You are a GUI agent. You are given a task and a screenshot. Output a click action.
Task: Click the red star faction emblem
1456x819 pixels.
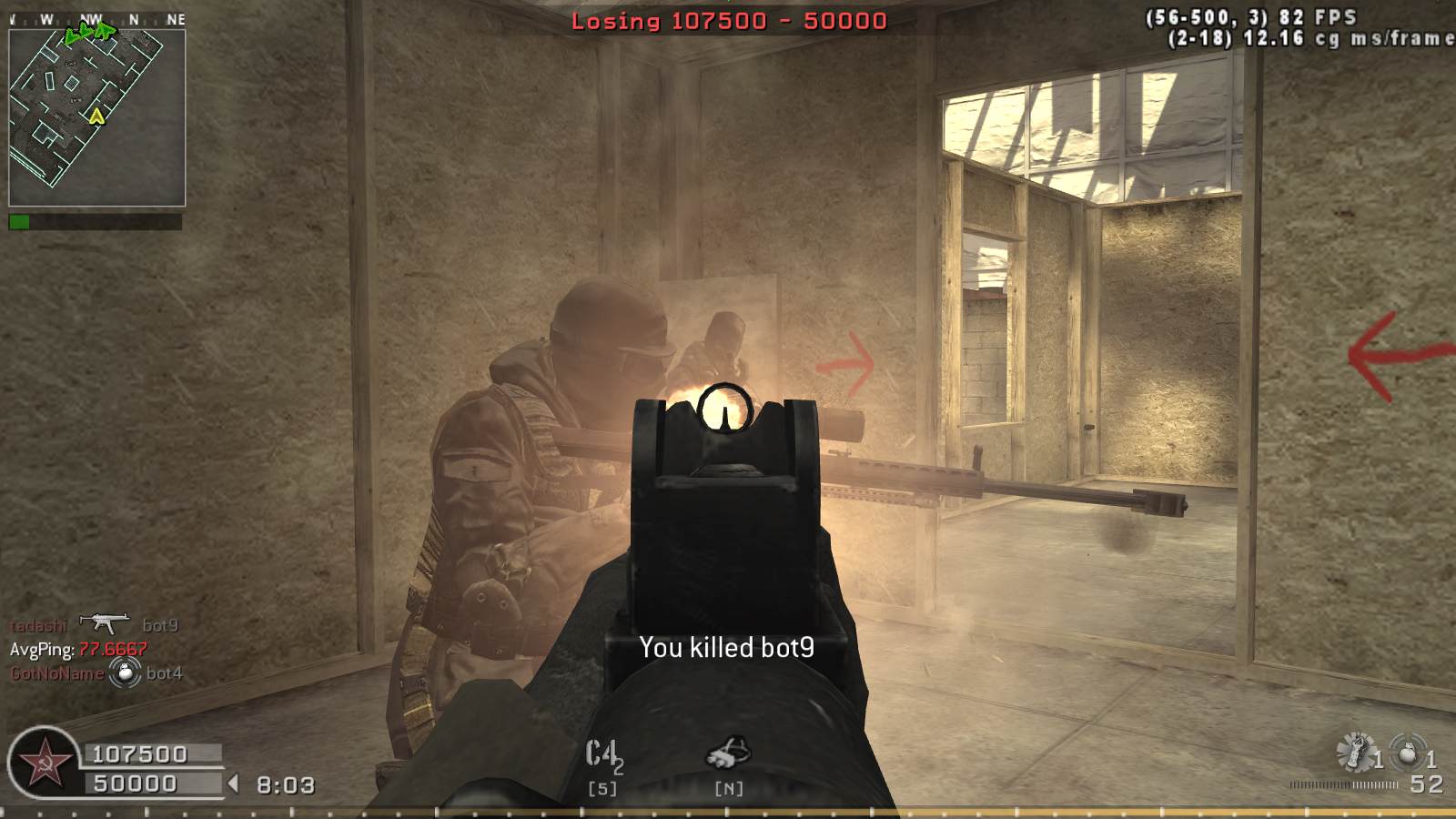click(x=43, y=764)
